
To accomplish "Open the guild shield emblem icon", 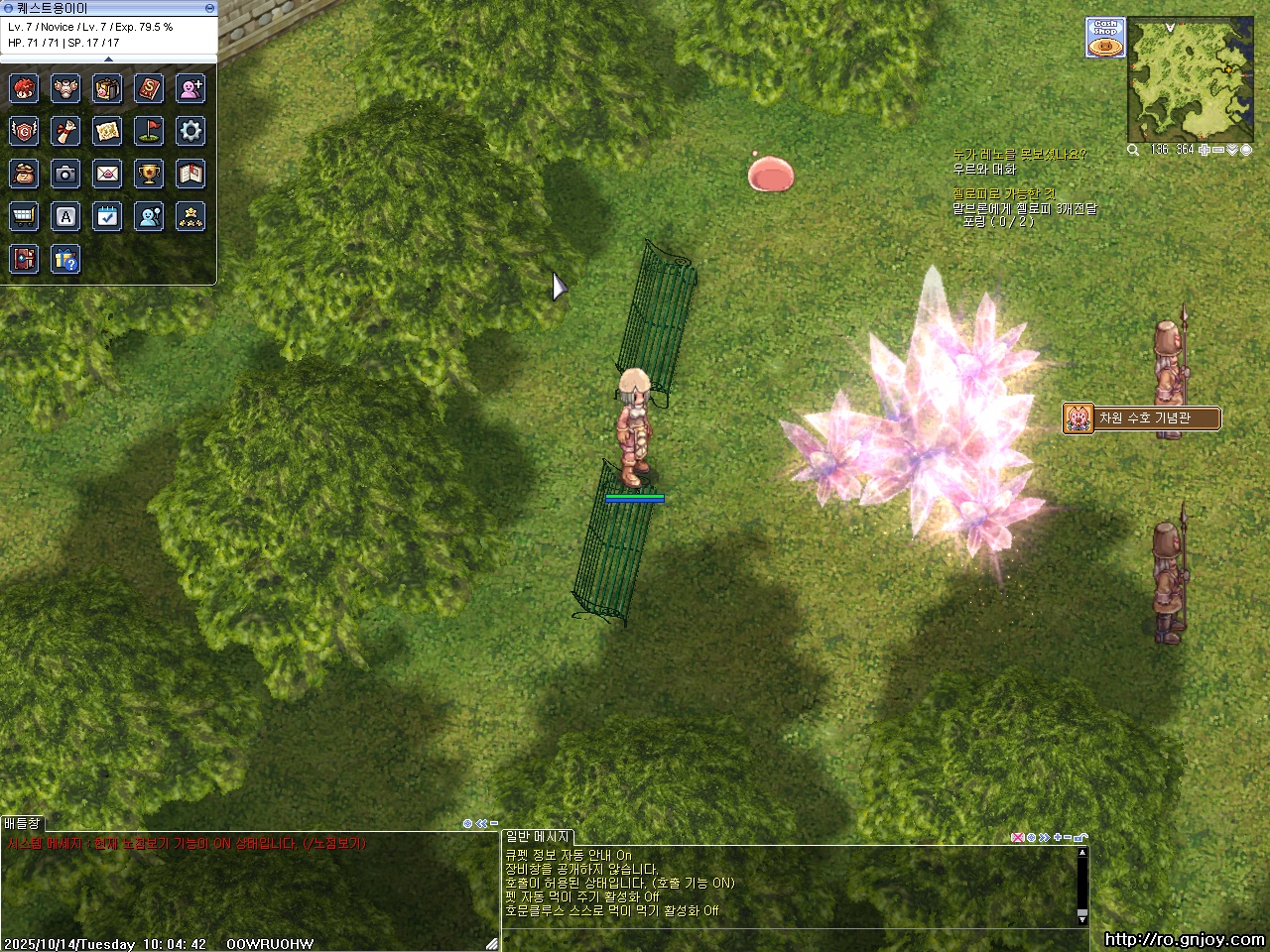I will [24, 130].
